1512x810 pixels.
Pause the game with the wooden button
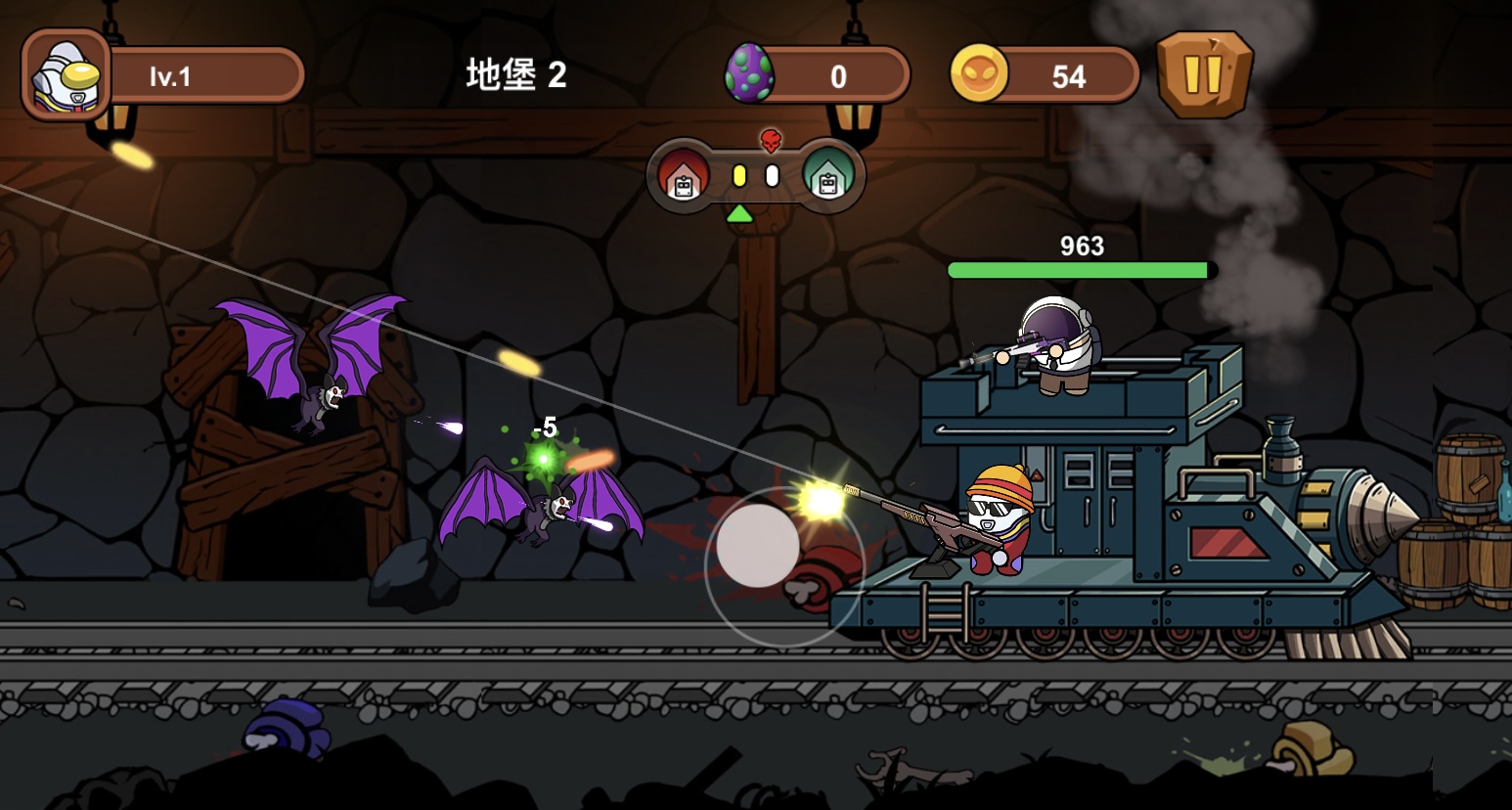point(1204,74)
